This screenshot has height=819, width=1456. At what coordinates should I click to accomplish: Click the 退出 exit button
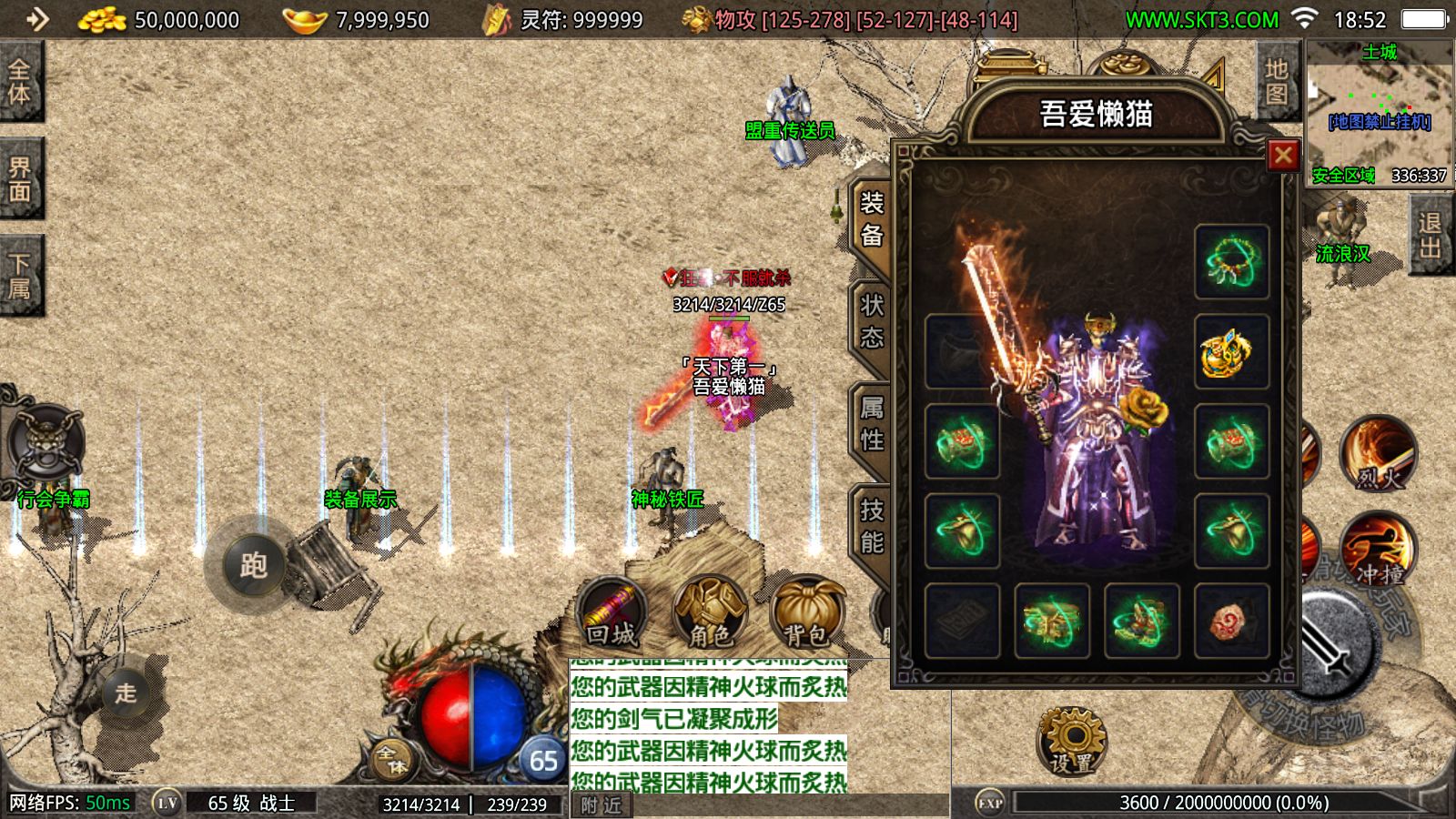click(x=1430, y=235)
